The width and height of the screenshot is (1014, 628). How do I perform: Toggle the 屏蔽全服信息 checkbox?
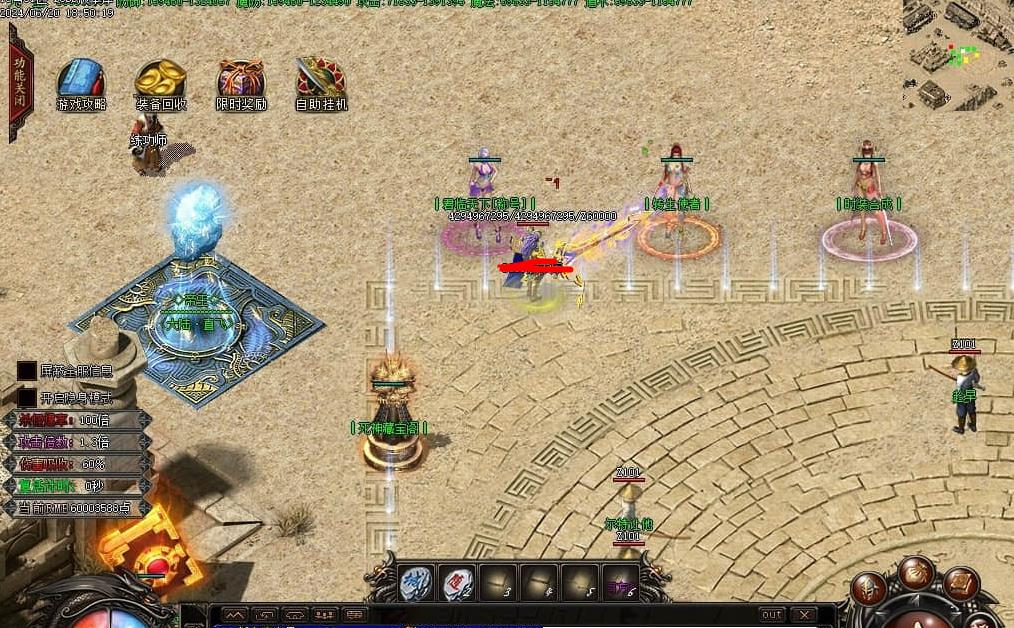pos(27,371)
